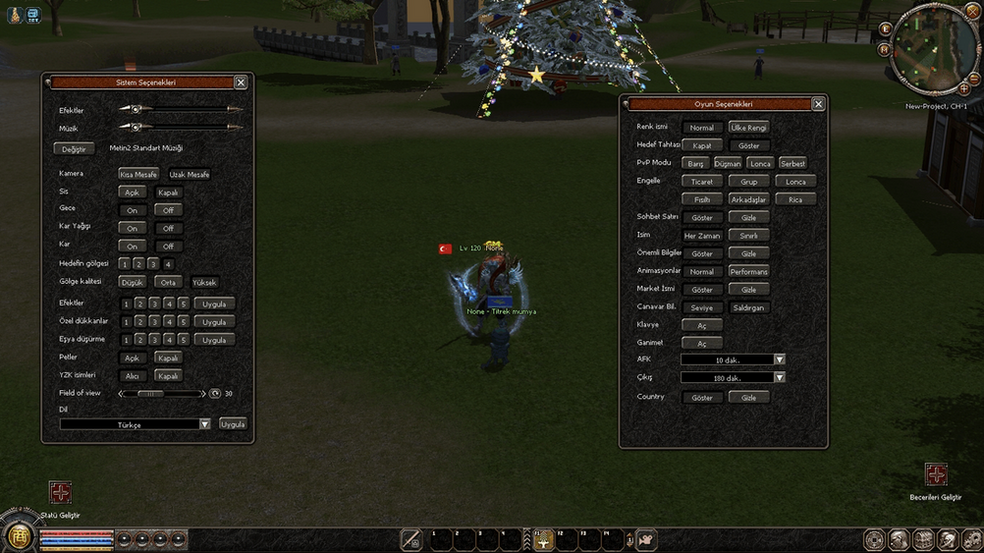This screenshot has width=984, height=553.
Task: Toggle the Arkadaşlar block option
Action: point(748,200)
